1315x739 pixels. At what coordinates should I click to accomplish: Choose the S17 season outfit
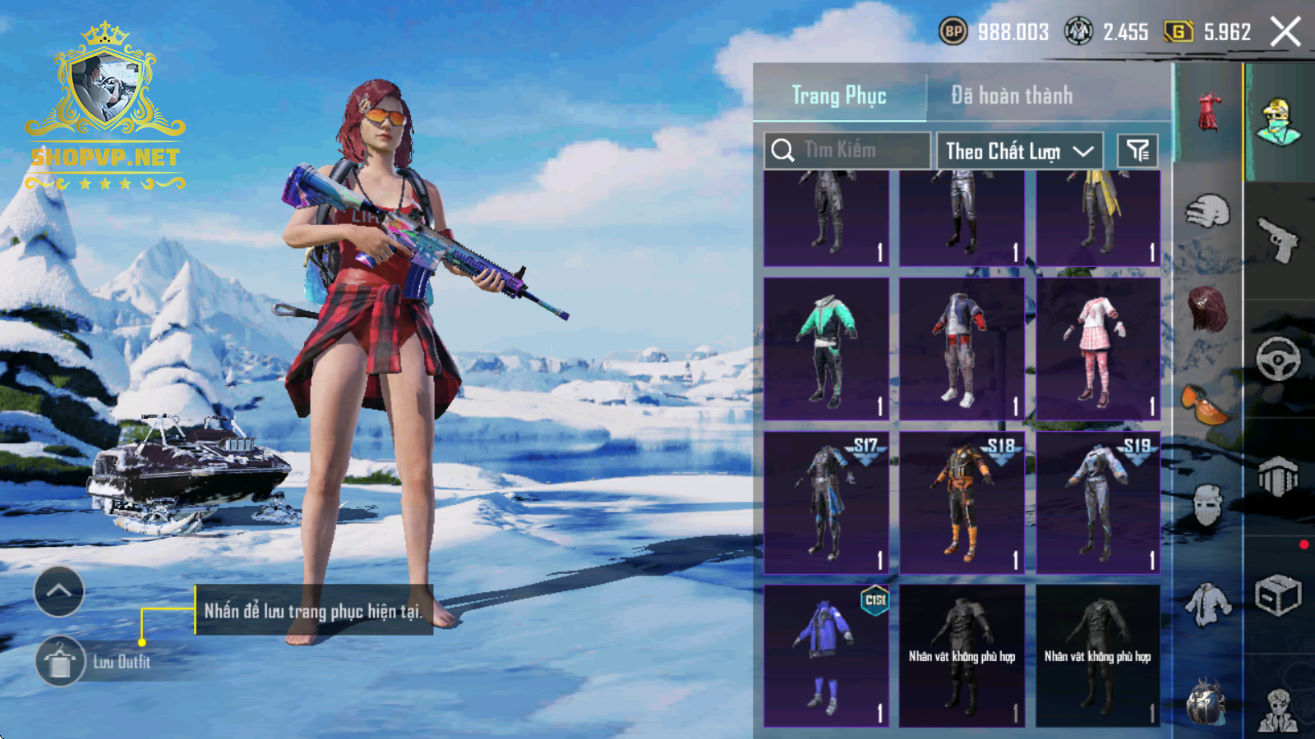(826, 501)
